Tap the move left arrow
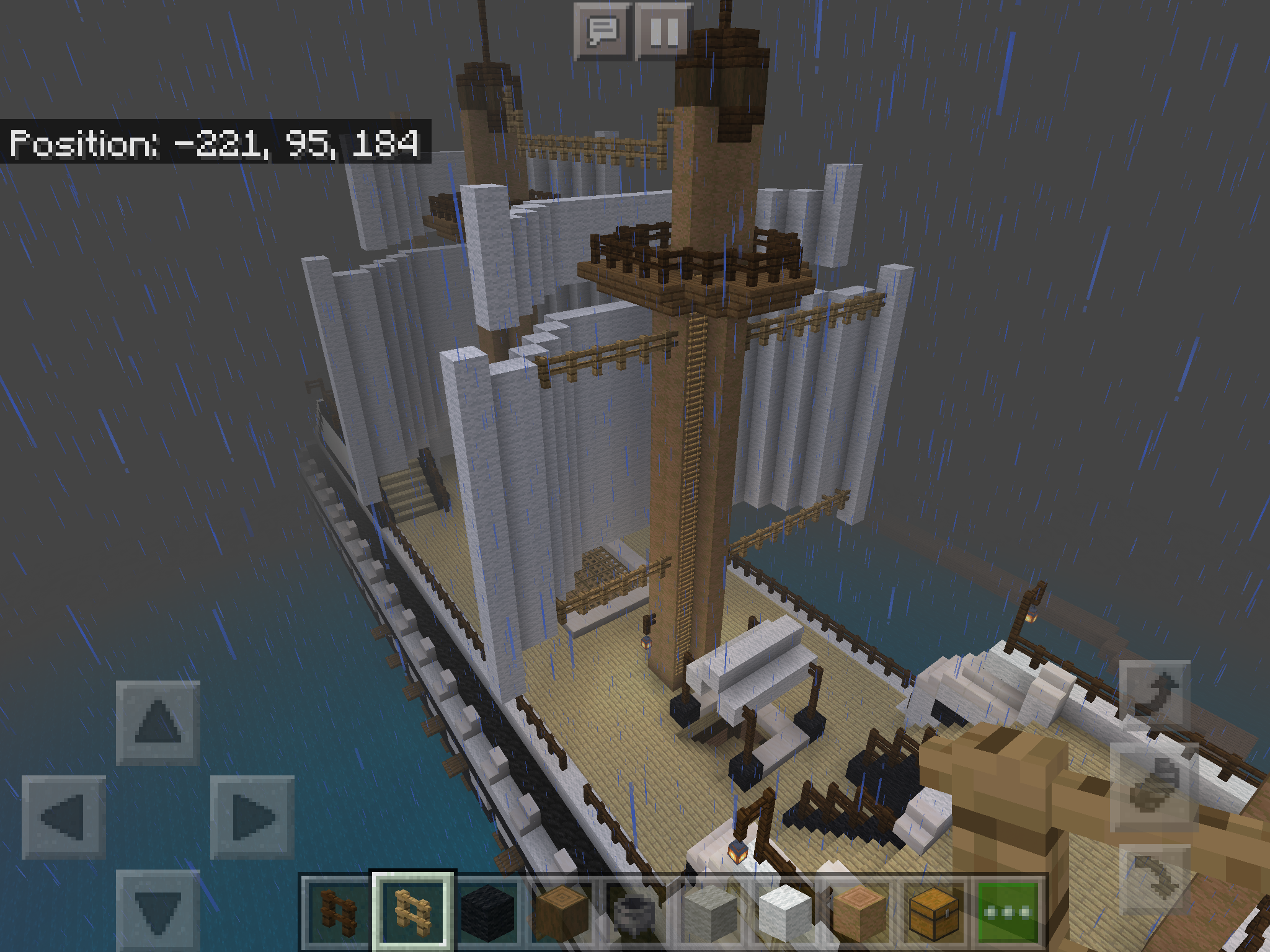The height and width of the screenshot is (952, 1270). click(x=63, y=817)
